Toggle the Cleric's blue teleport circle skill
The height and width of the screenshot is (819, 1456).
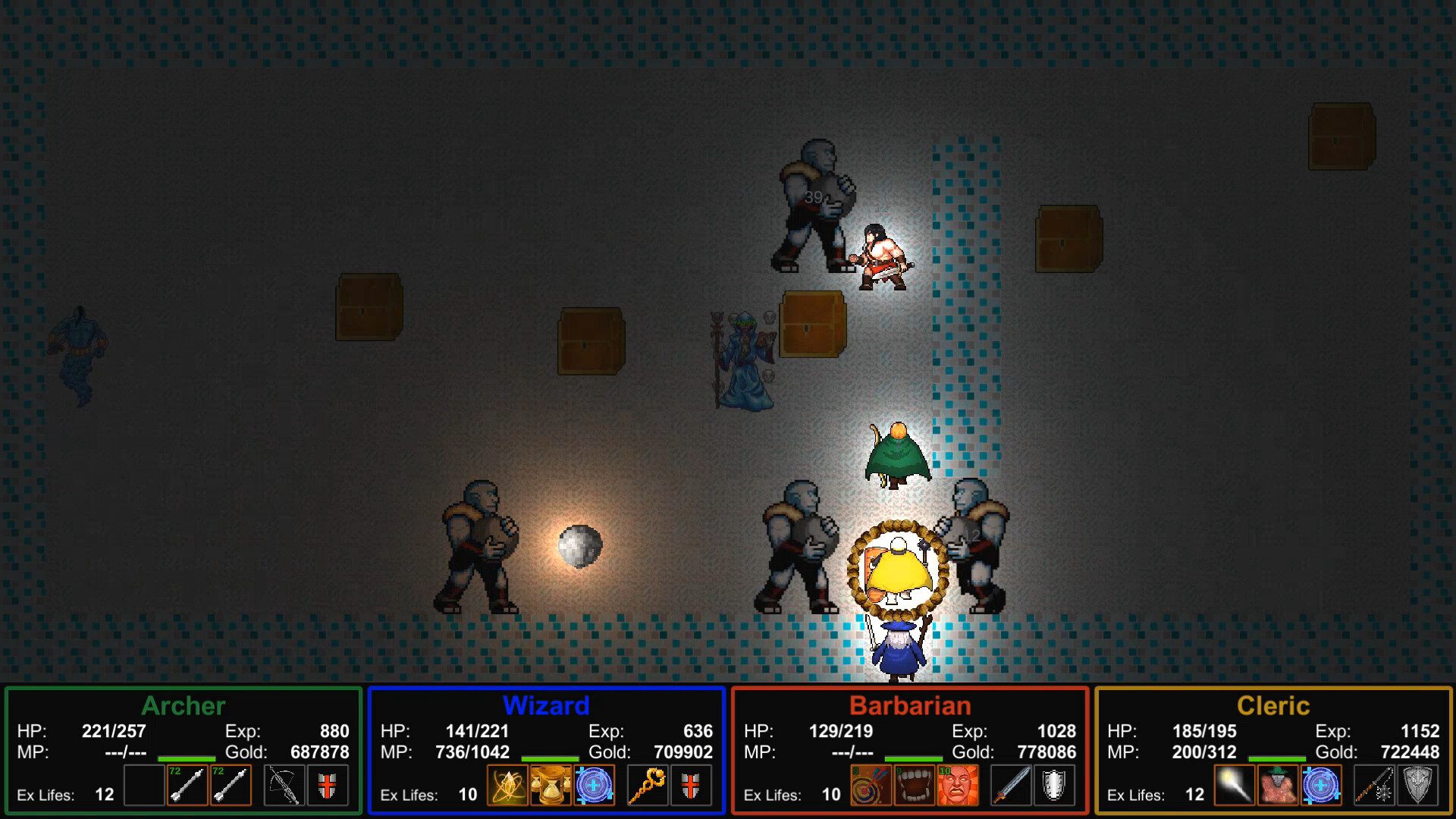1321,785
